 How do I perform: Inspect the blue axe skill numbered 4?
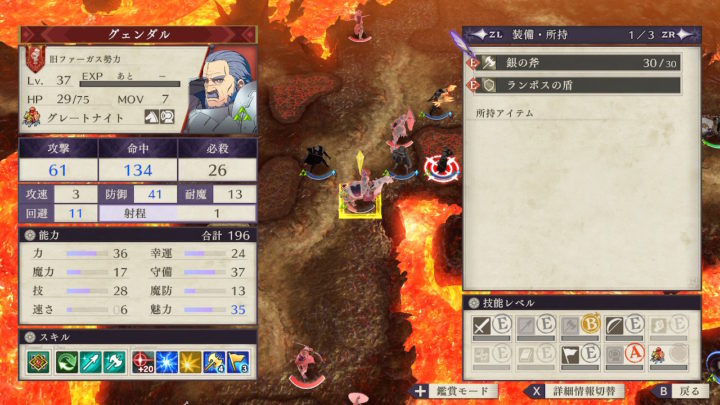tap(216, 362)
